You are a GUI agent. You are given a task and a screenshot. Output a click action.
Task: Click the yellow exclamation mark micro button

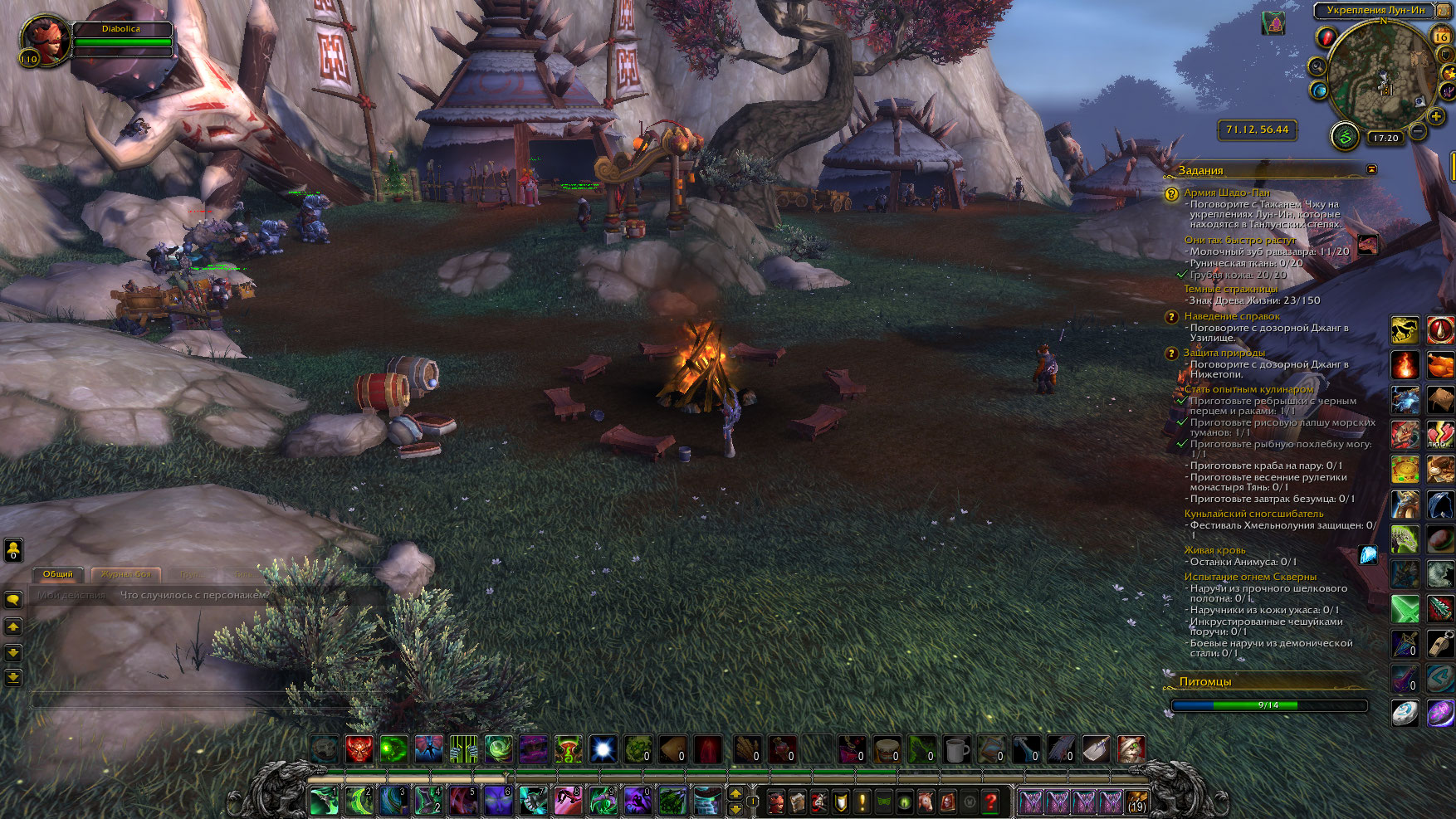862,802
